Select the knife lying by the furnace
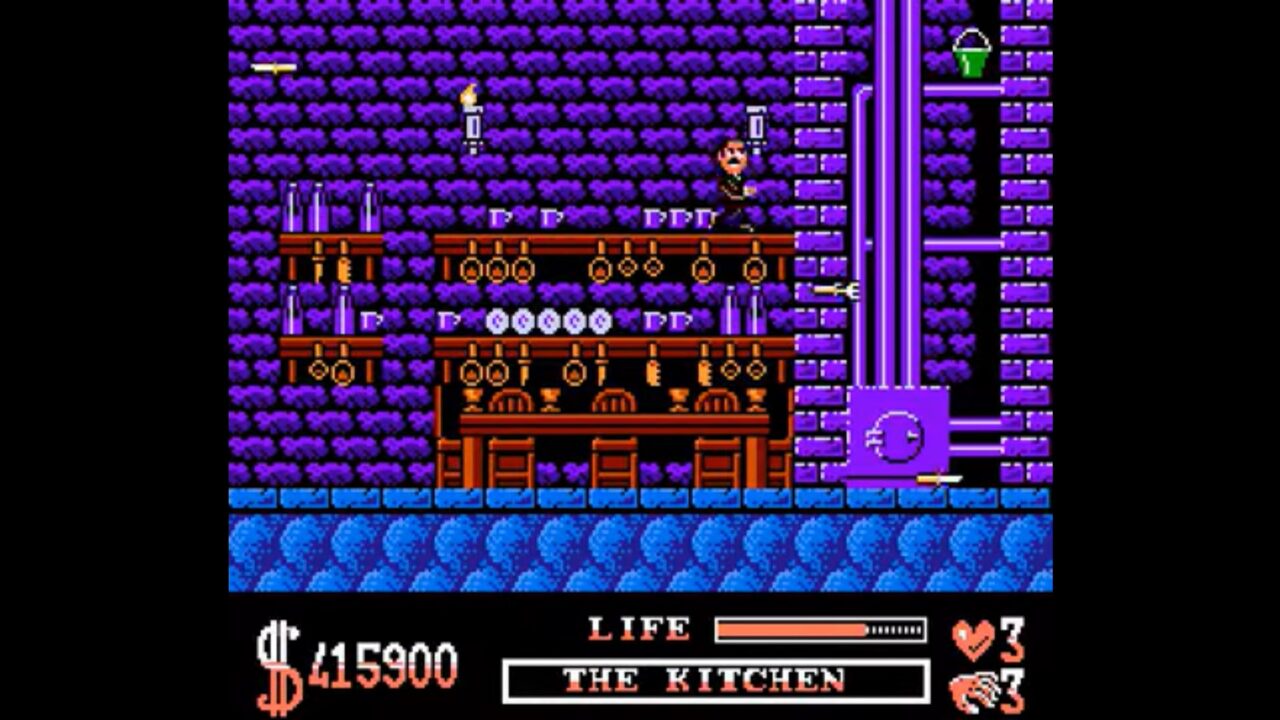The height and width of the screenshot is (720, 1280). pyautogui.click(x=940, y=477)
